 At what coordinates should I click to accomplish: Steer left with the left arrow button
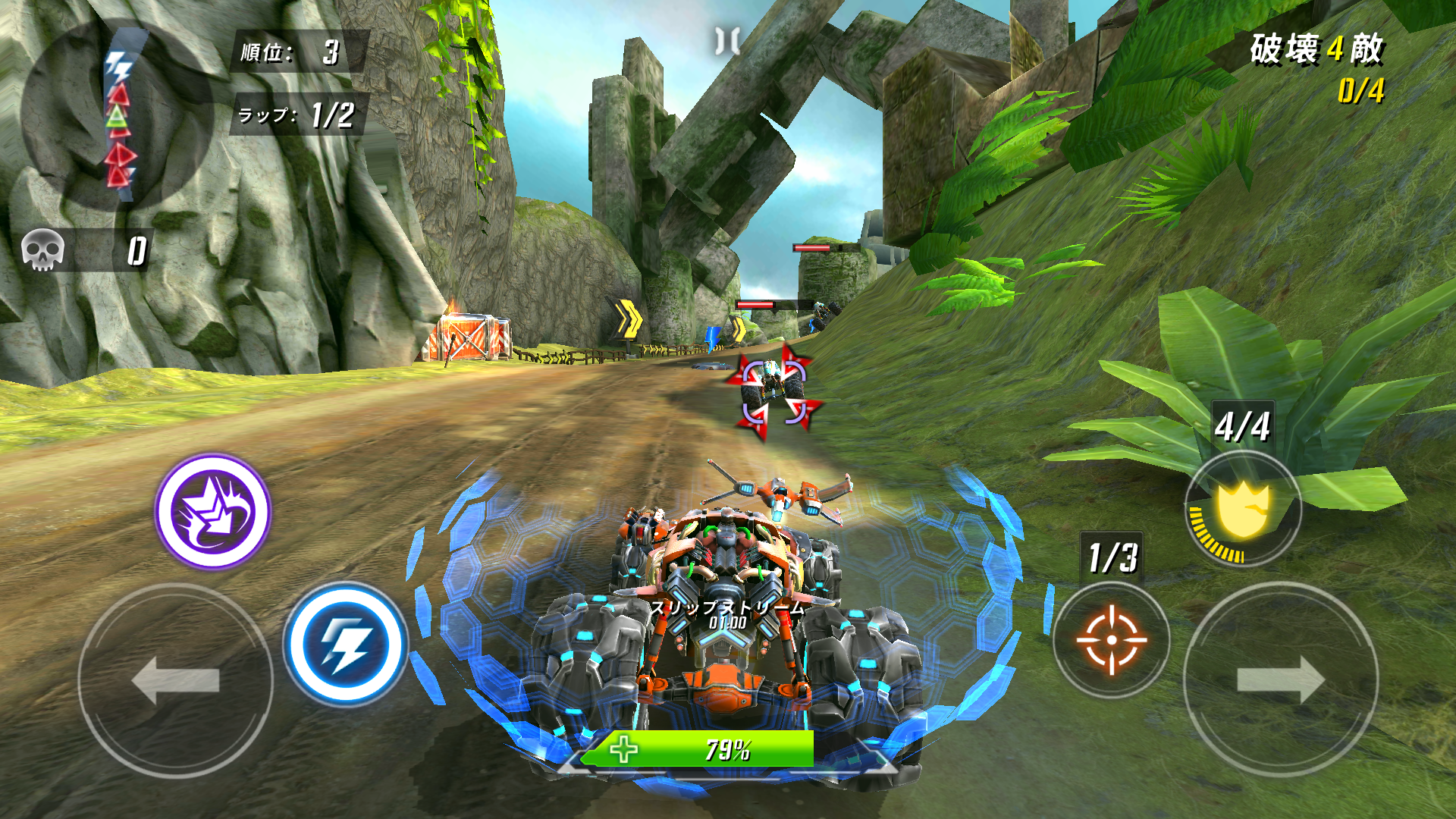[175, 679]
